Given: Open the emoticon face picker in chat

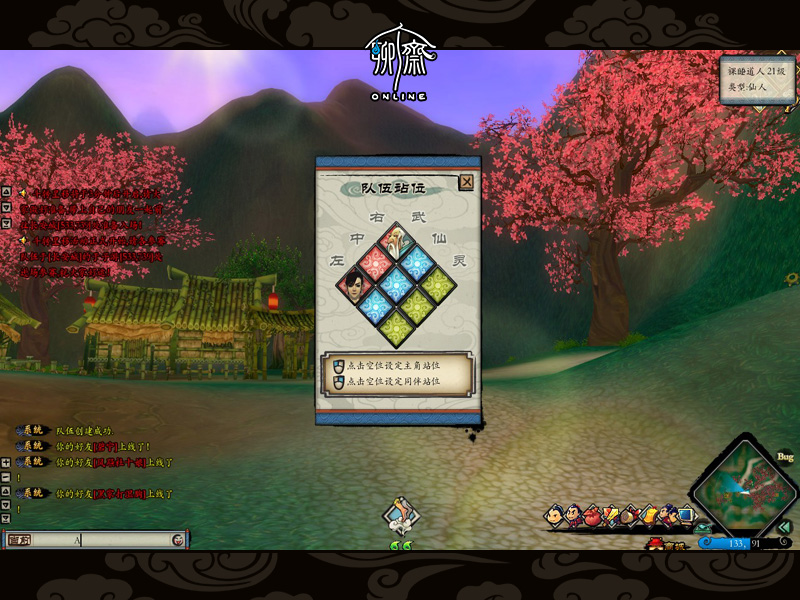Looking at the screenshot, I should (177, 540).
